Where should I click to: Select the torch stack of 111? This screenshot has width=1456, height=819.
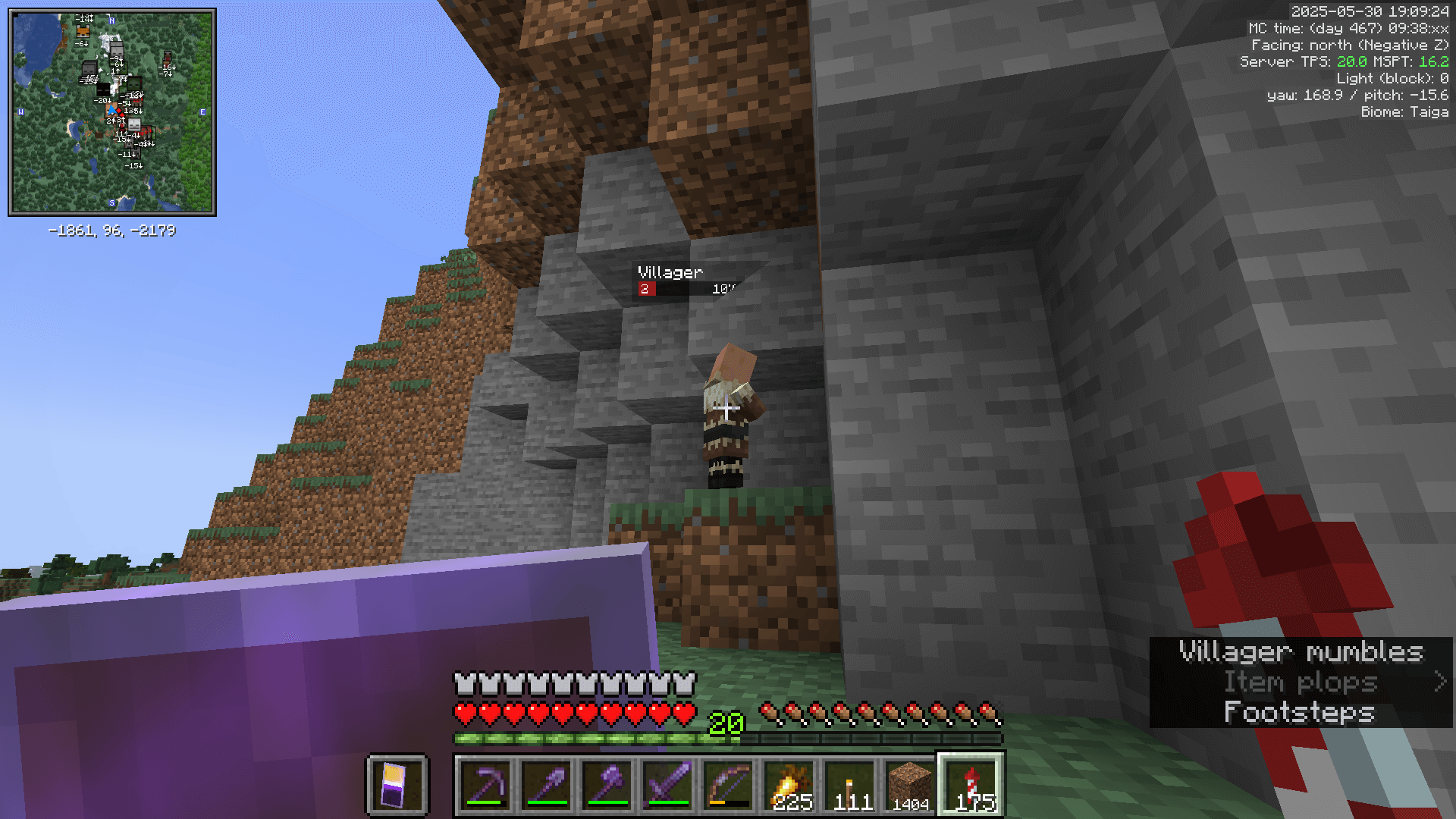(851, 785)
